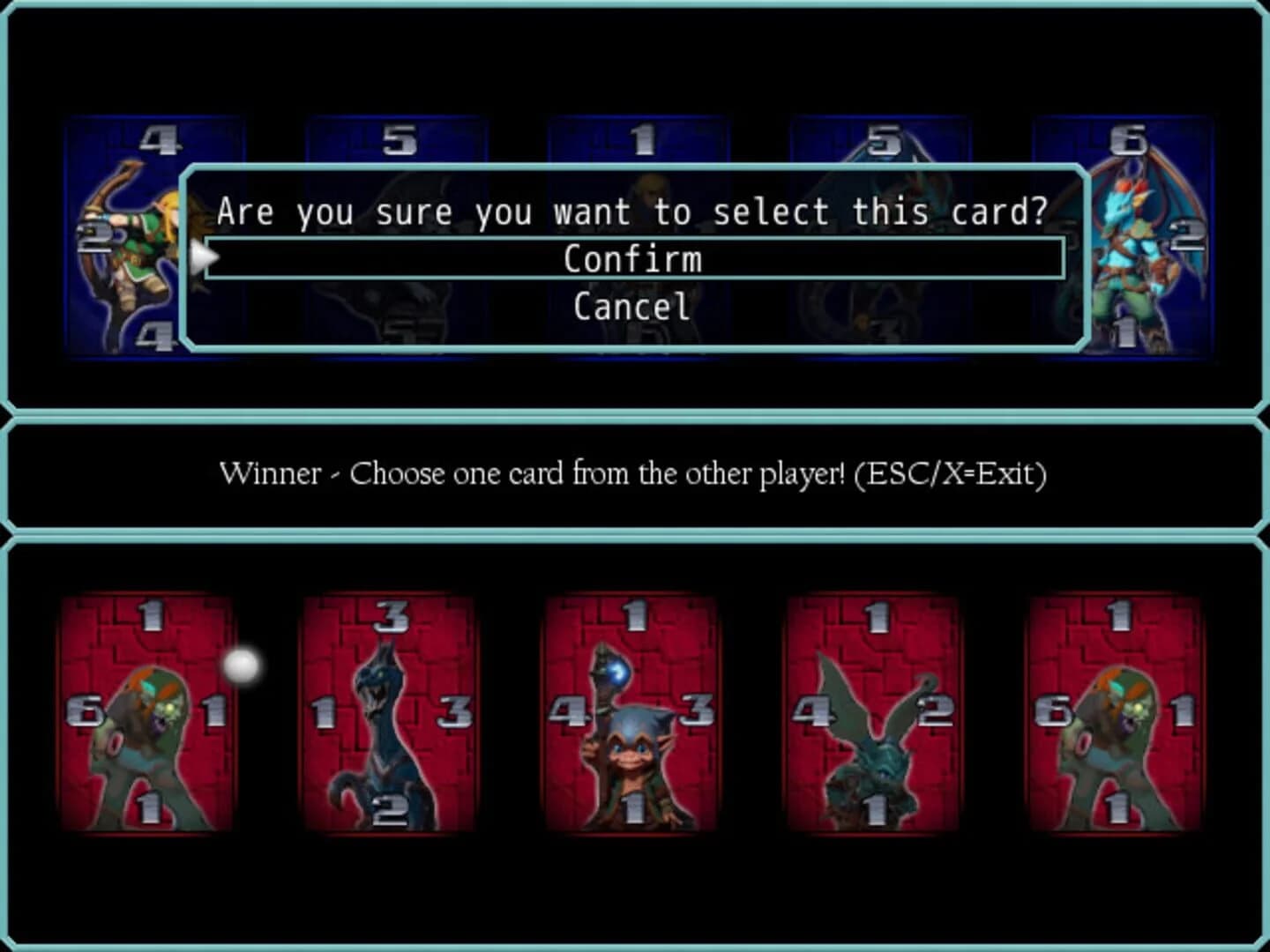Screen dimensions: 1270x952
Task: Click the Confirm option in the dialog
Action: click(631, 257)
